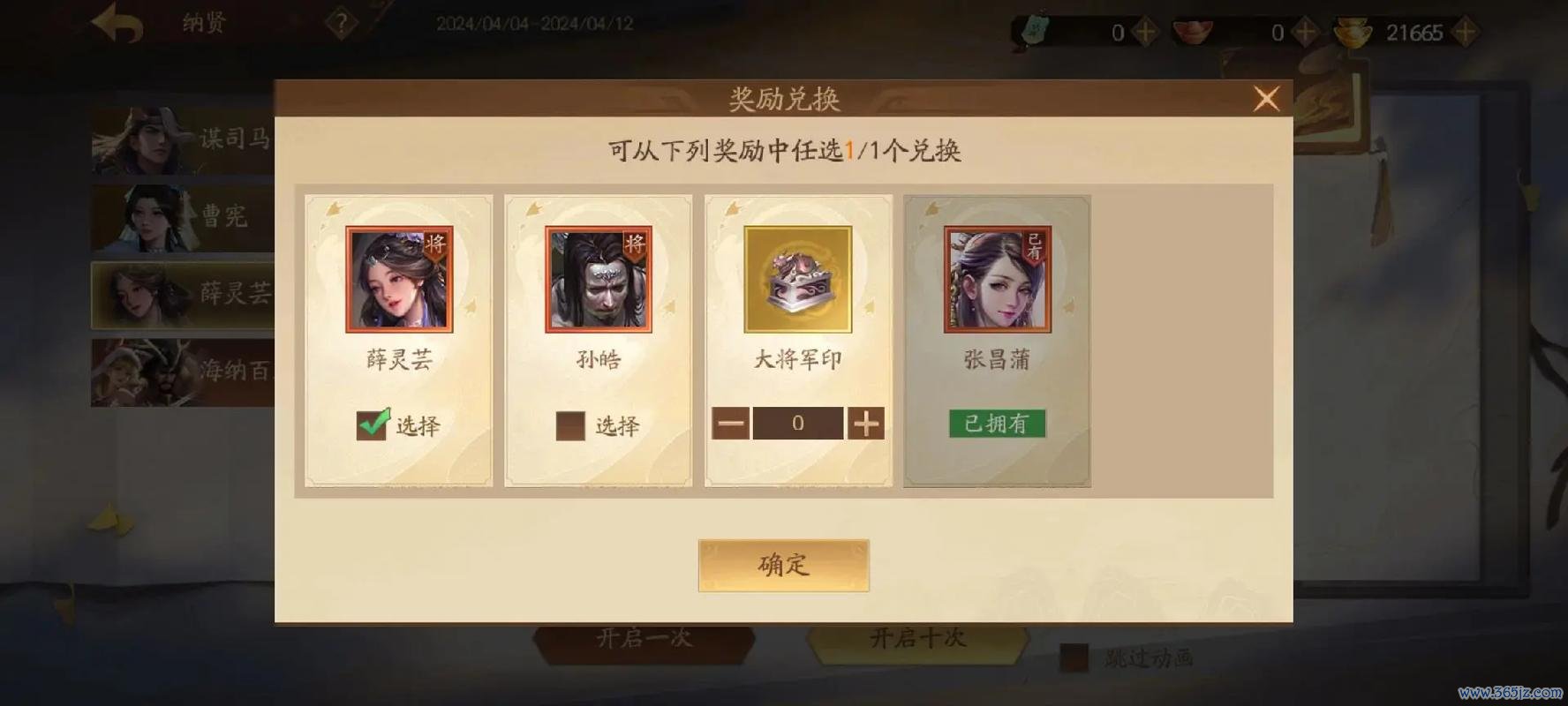The height and width of the screenshot is (706, 1568).
Task: Check the 选择 checkbox under 孙皓
Action: [569, 424]
